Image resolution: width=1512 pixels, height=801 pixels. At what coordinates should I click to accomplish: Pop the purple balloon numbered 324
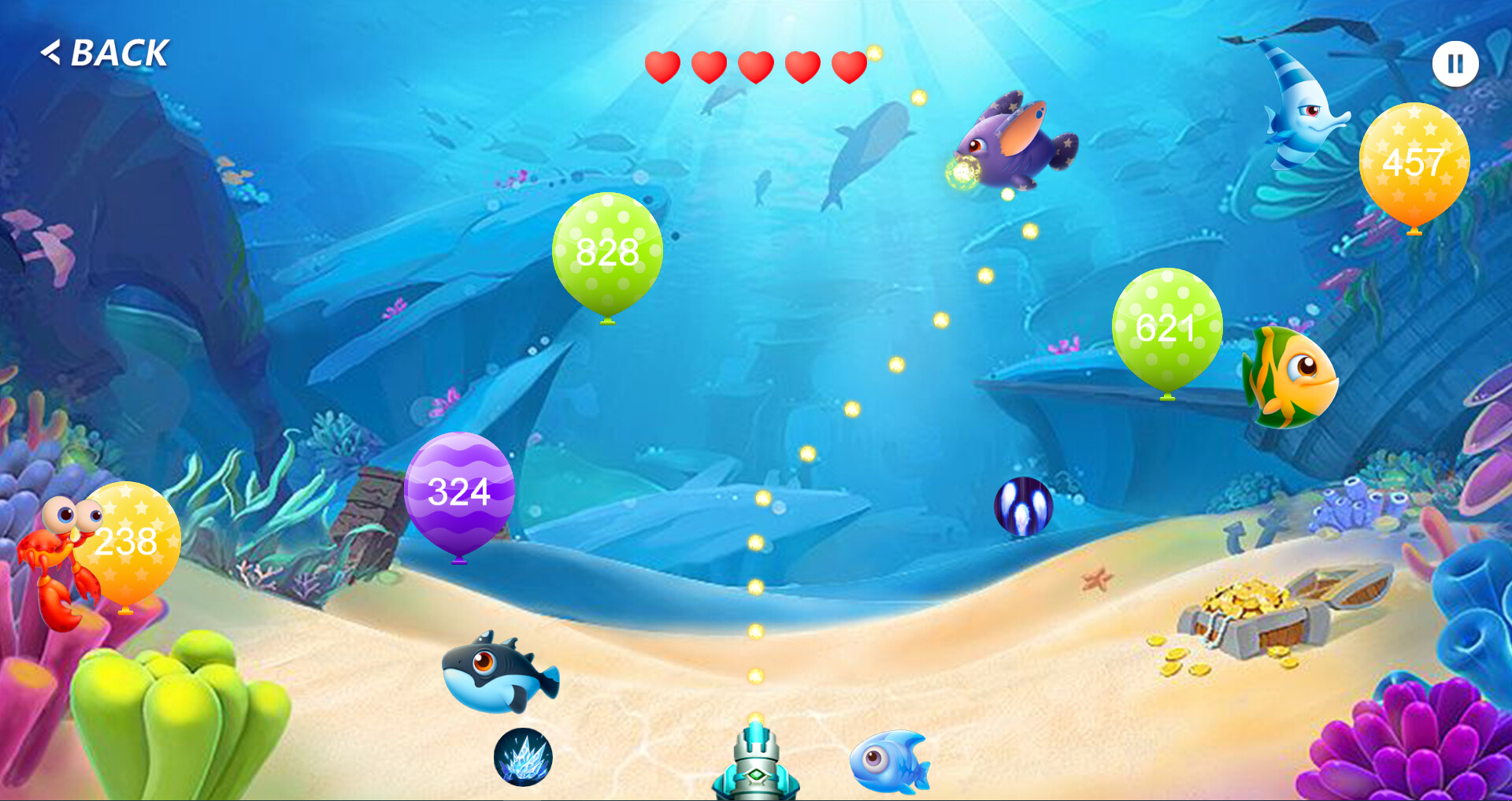pyautogui.click(x=459, y=492)
